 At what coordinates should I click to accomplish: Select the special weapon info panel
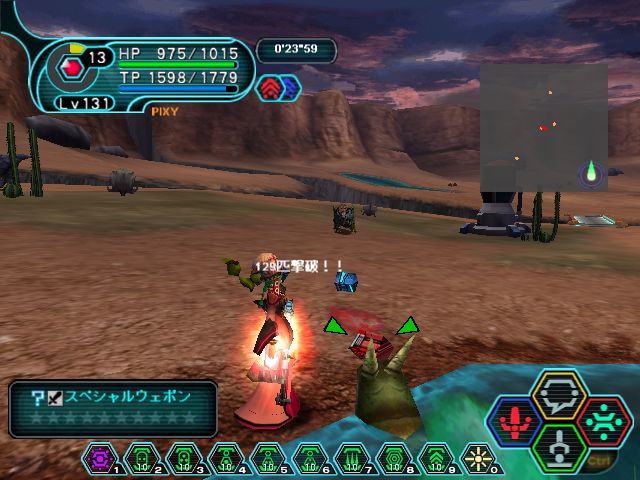click(113, 407)
